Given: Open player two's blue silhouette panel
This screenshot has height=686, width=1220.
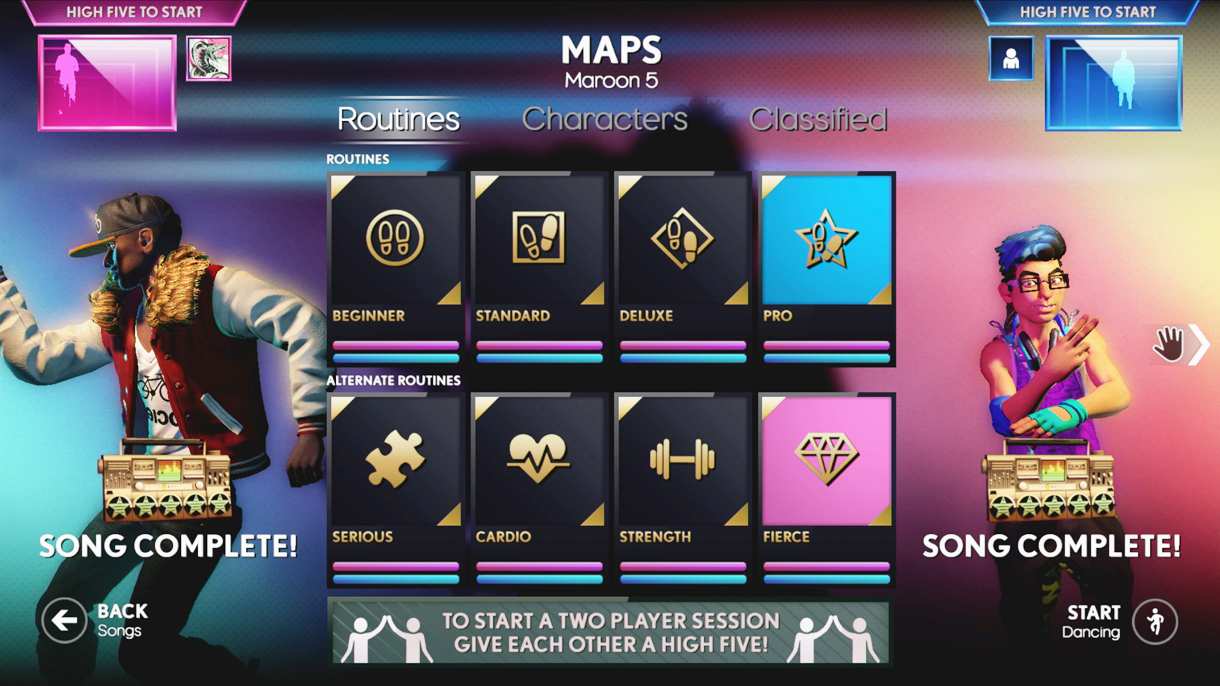Looking at the screenshot, I should (1113, 83).
